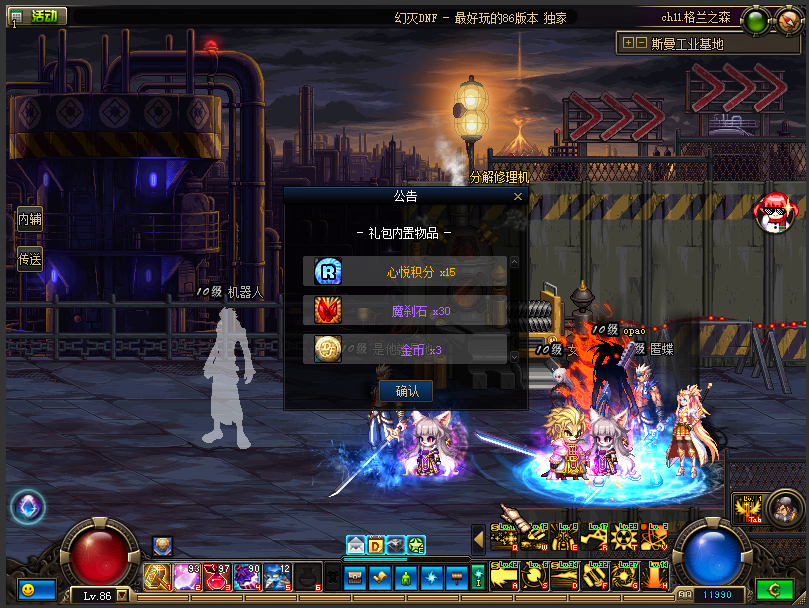Screen dimensions: 809x608
Task: Click the green arrow button at bottom right
Action: [x=773, y=591]
